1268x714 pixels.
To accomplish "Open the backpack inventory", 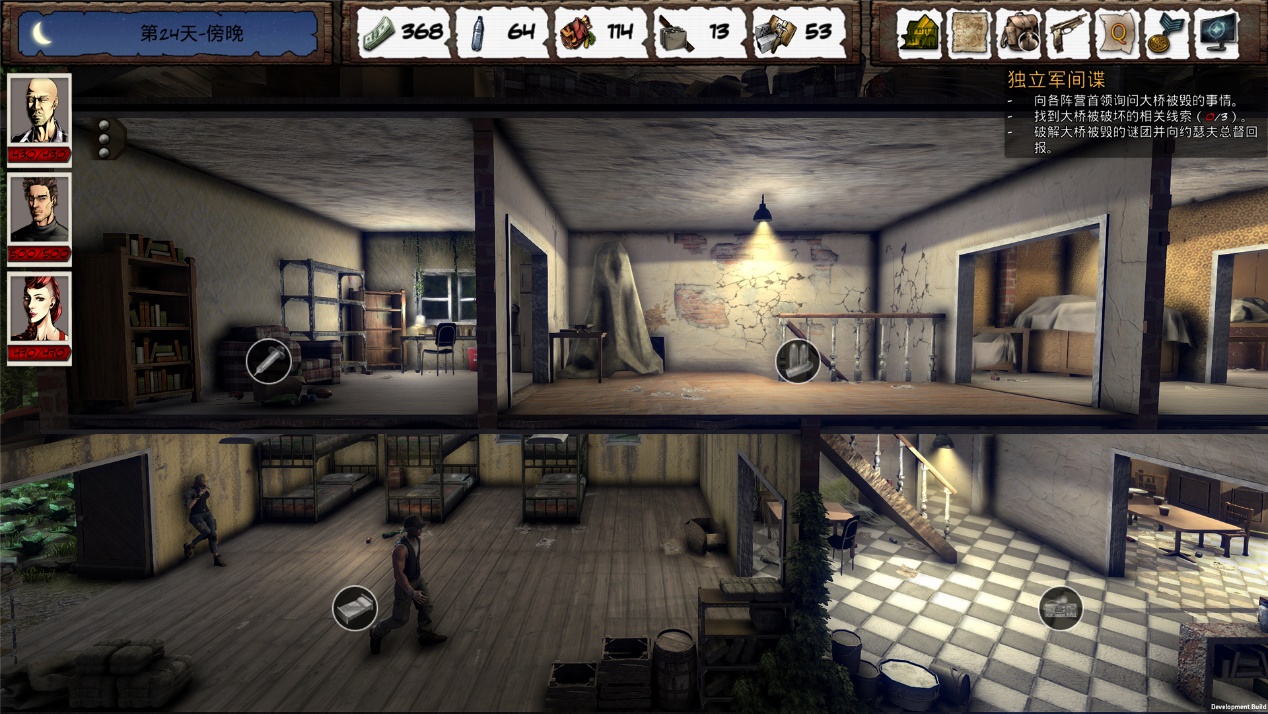I will pos(1019,34).
